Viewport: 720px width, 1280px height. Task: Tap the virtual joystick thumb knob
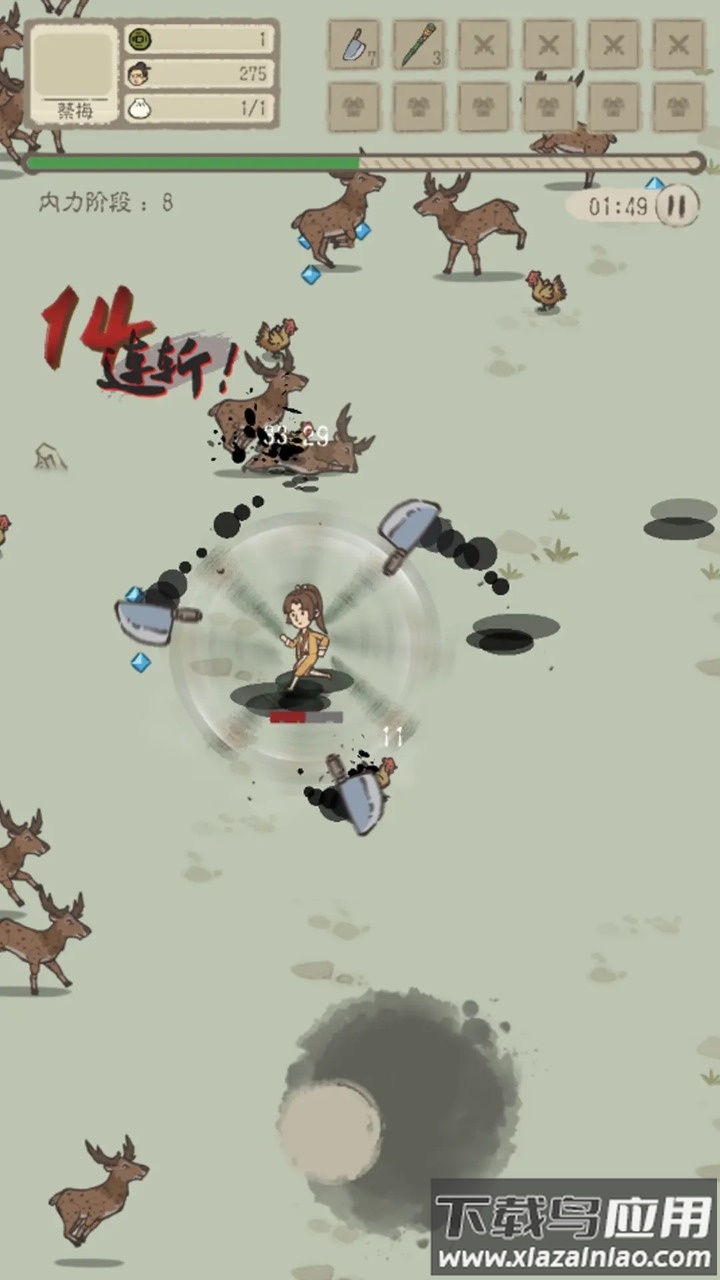pos(330,1133)
